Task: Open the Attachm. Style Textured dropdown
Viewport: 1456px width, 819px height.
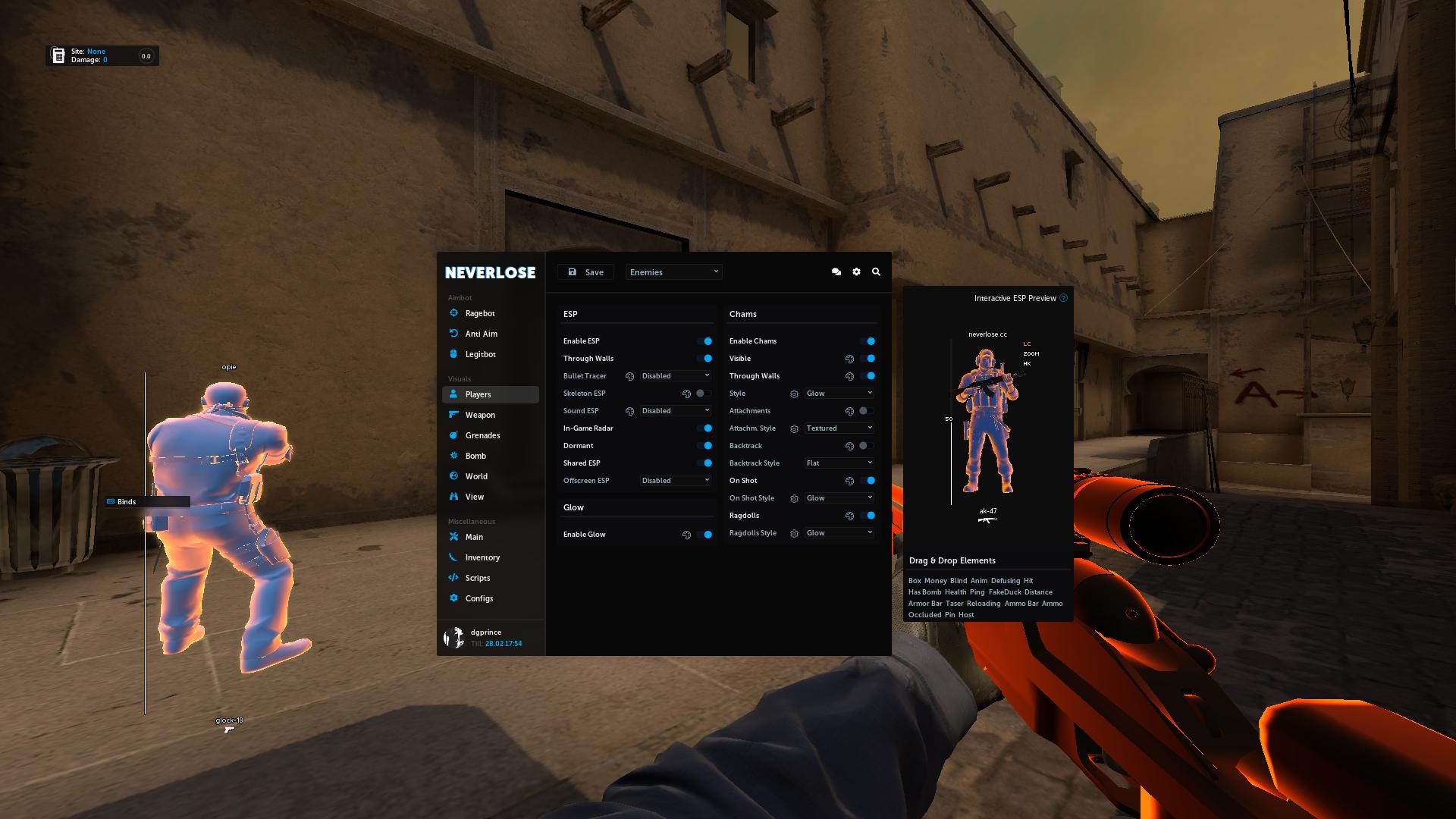Action: pyautogui.click(x=838, y=428)
